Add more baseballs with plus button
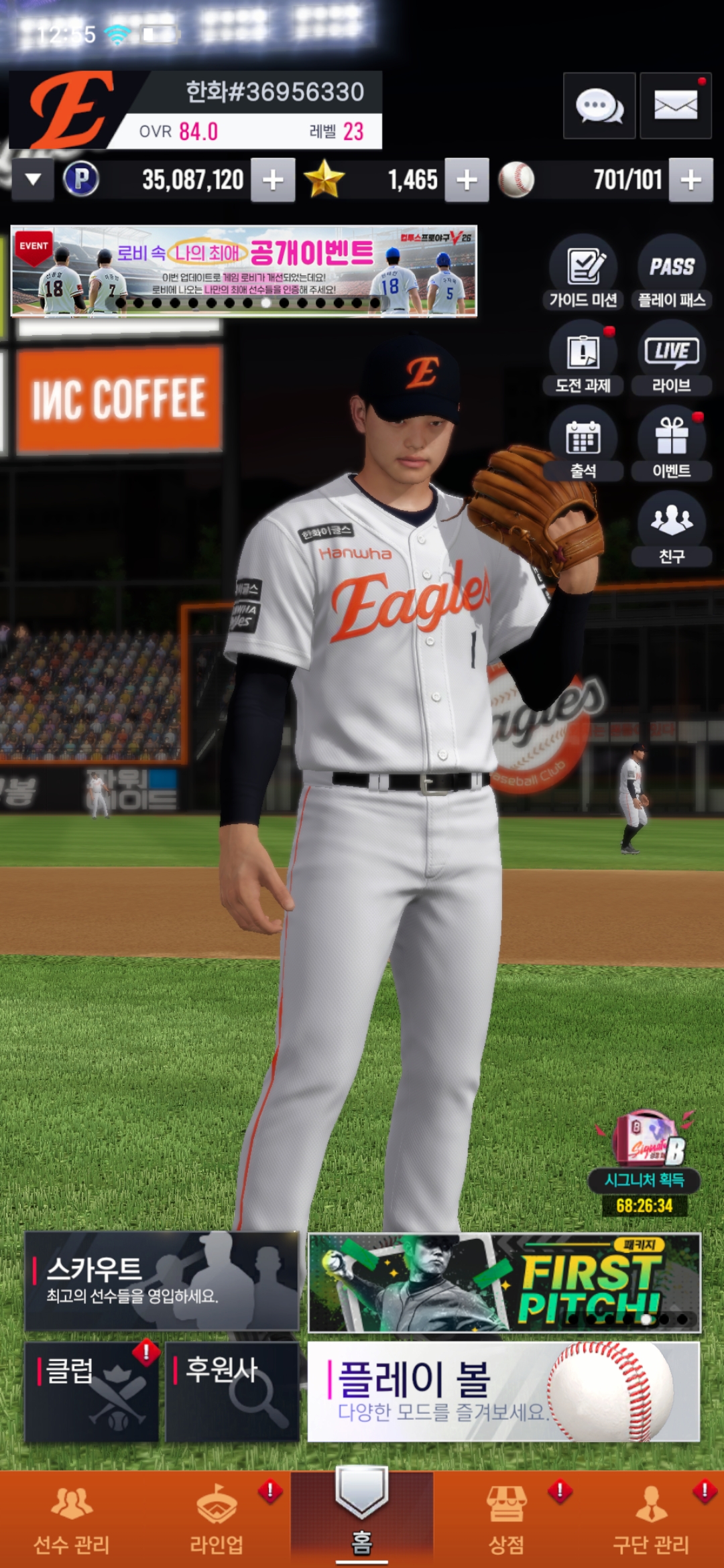 click(690, 180)
